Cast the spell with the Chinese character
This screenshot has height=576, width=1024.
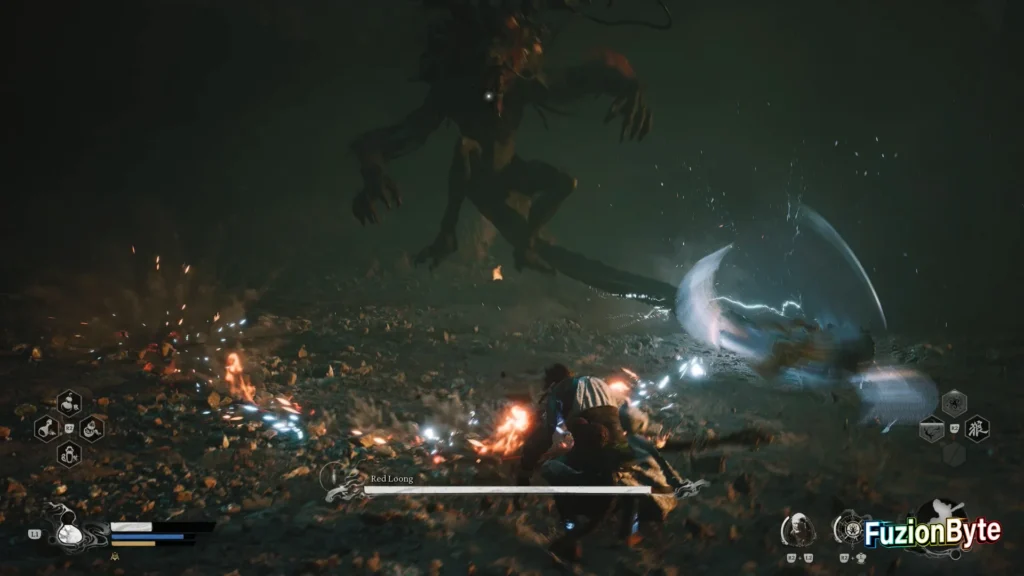(977, 429)
